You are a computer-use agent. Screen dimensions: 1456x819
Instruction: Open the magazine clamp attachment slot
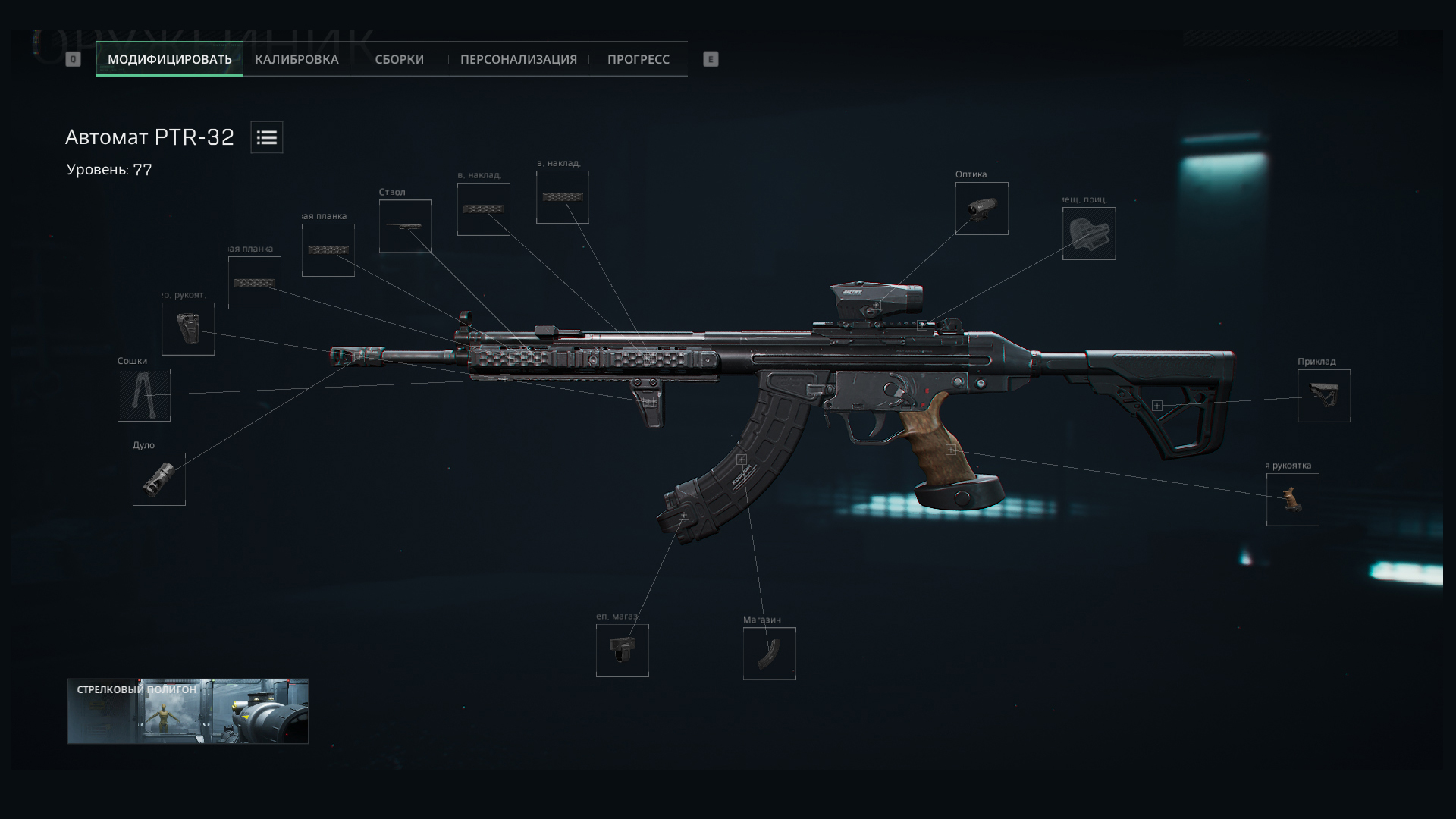click(622, 651)
